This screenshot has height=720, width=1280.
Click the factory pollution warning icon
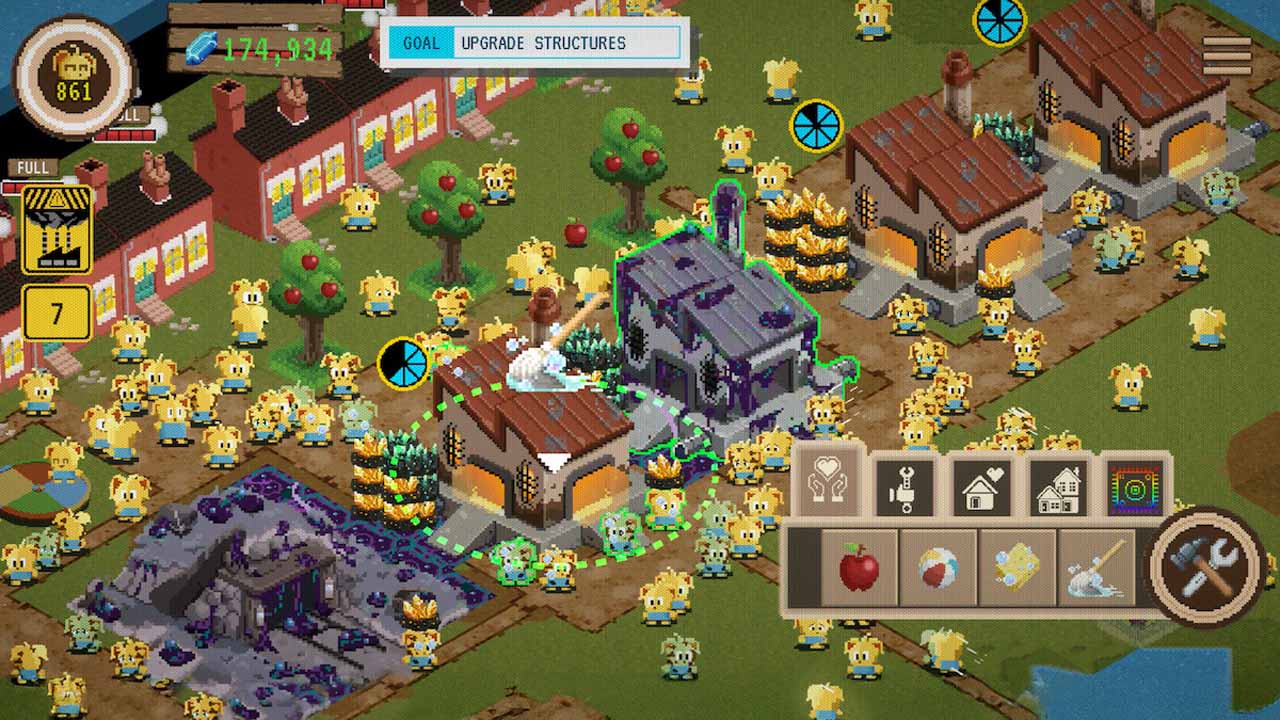pos(57,229)
